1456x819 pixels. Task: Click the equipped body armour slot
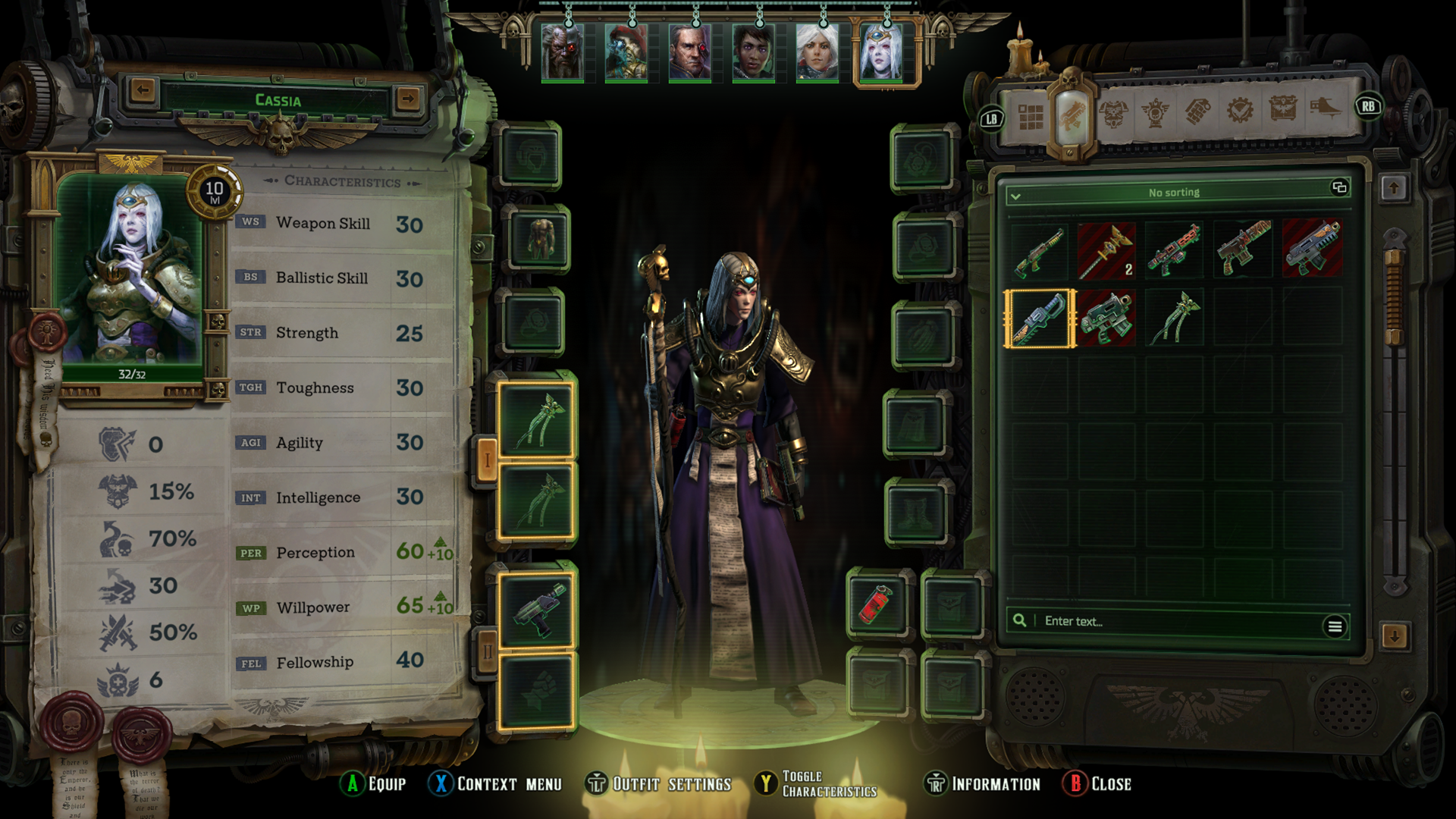(x=541, y=240)
